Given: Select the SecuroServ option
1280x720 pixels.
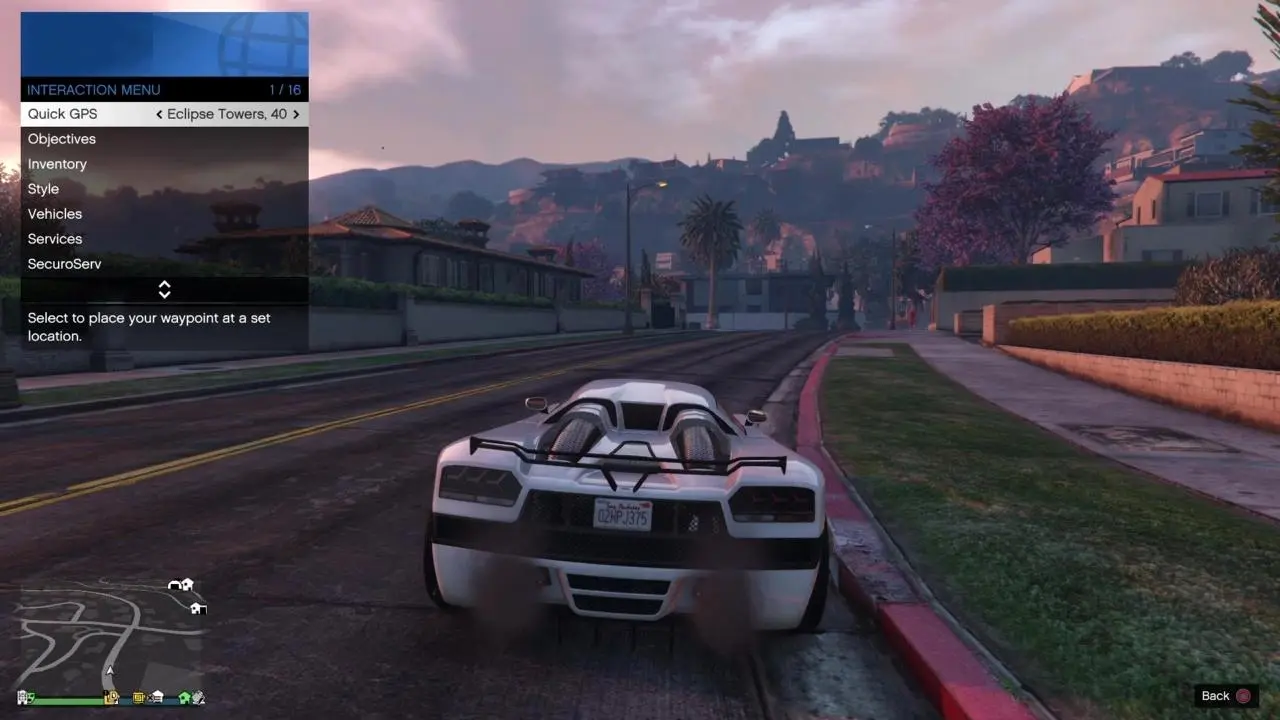Looking at the screenshot, I should click(64, 264).
